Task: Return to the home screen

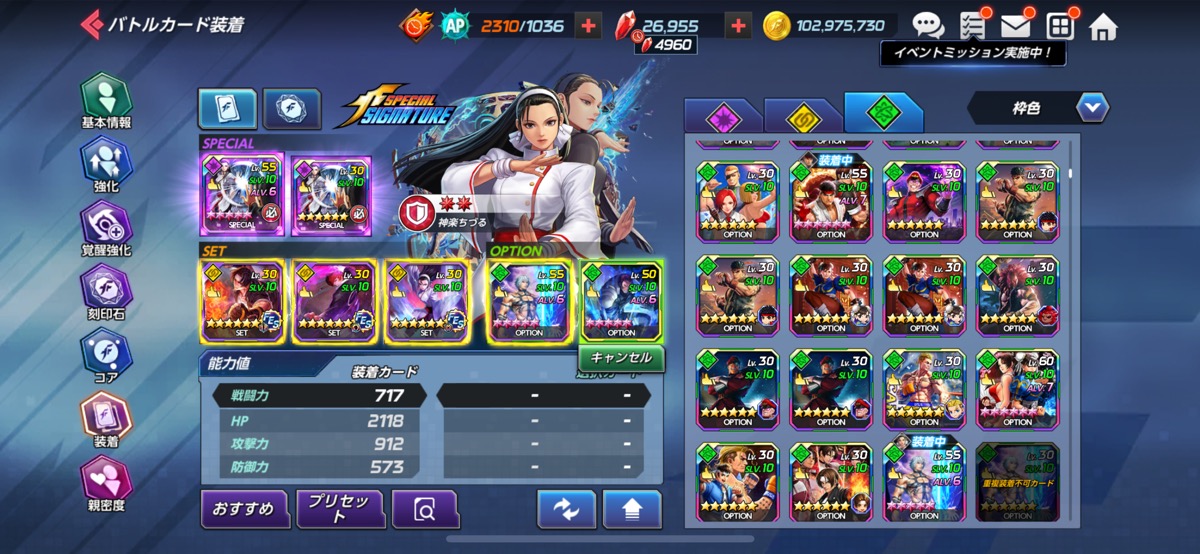Action: pyautogui.click(x=1103, y=26)
